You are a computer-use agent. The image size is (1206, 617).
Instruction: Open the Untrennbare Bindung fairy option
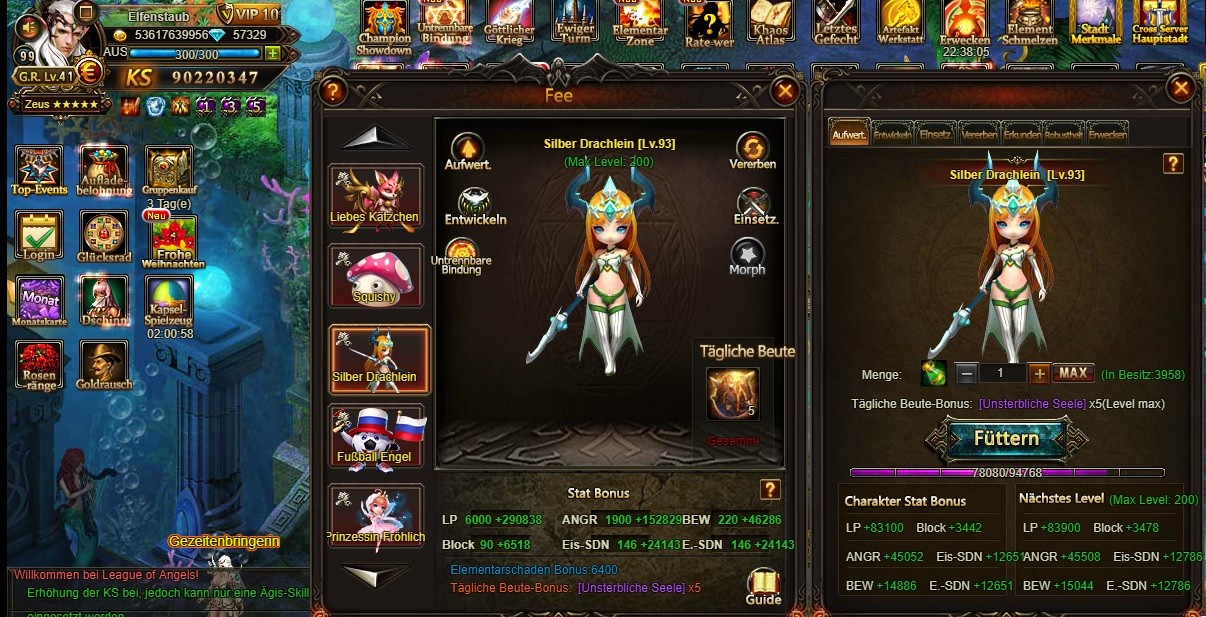[x=461, y=257]
